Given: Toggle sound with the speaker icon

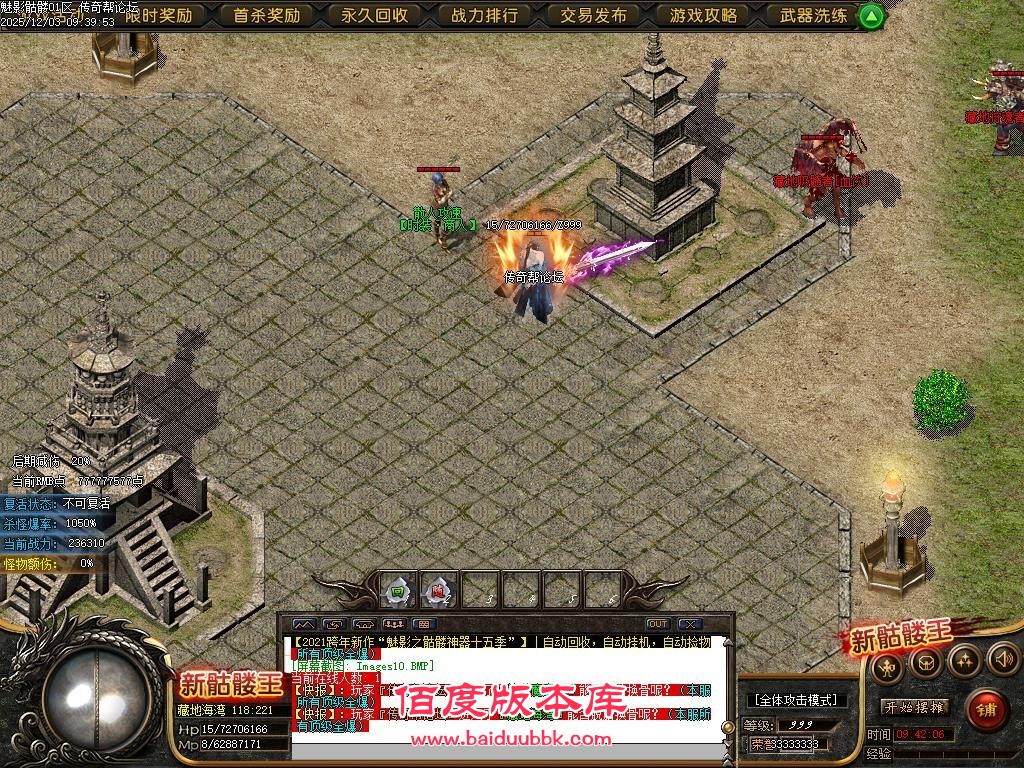Looking at the screenshot, I should click(x=1003, y=659).
